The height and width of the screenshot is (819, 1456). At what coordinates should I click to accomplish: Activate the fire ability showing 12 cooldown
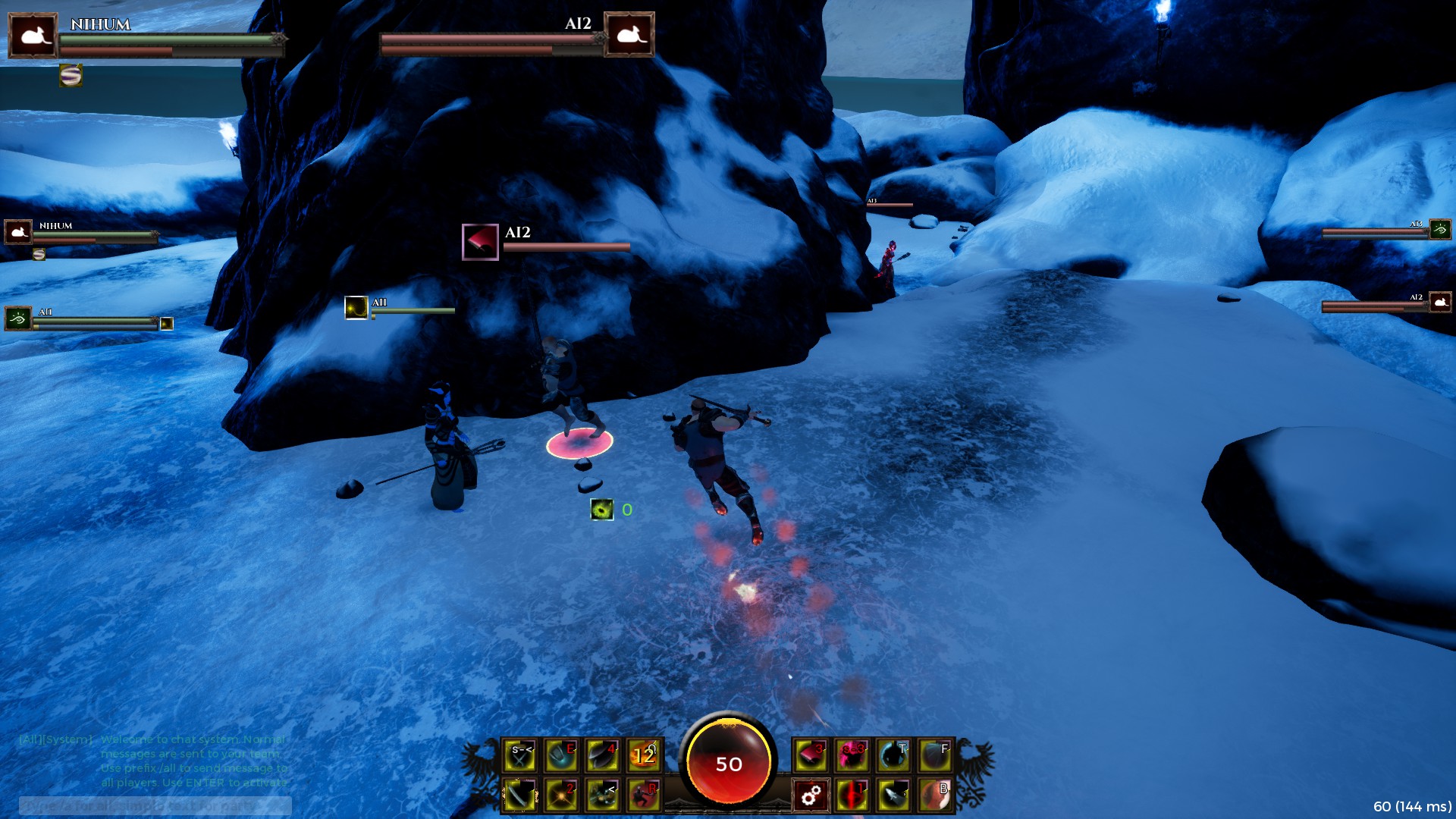click(642, 756)
